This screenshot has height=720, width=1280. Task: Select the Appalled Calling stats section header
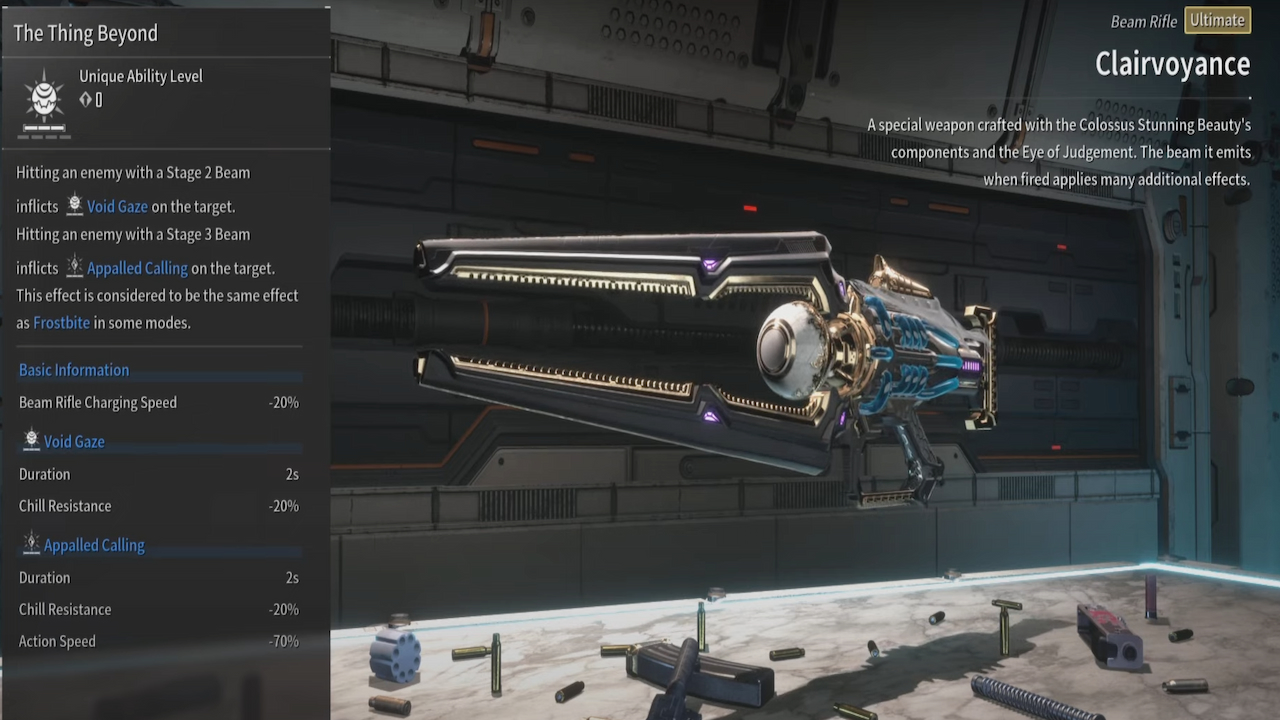(x=94, y=545)
